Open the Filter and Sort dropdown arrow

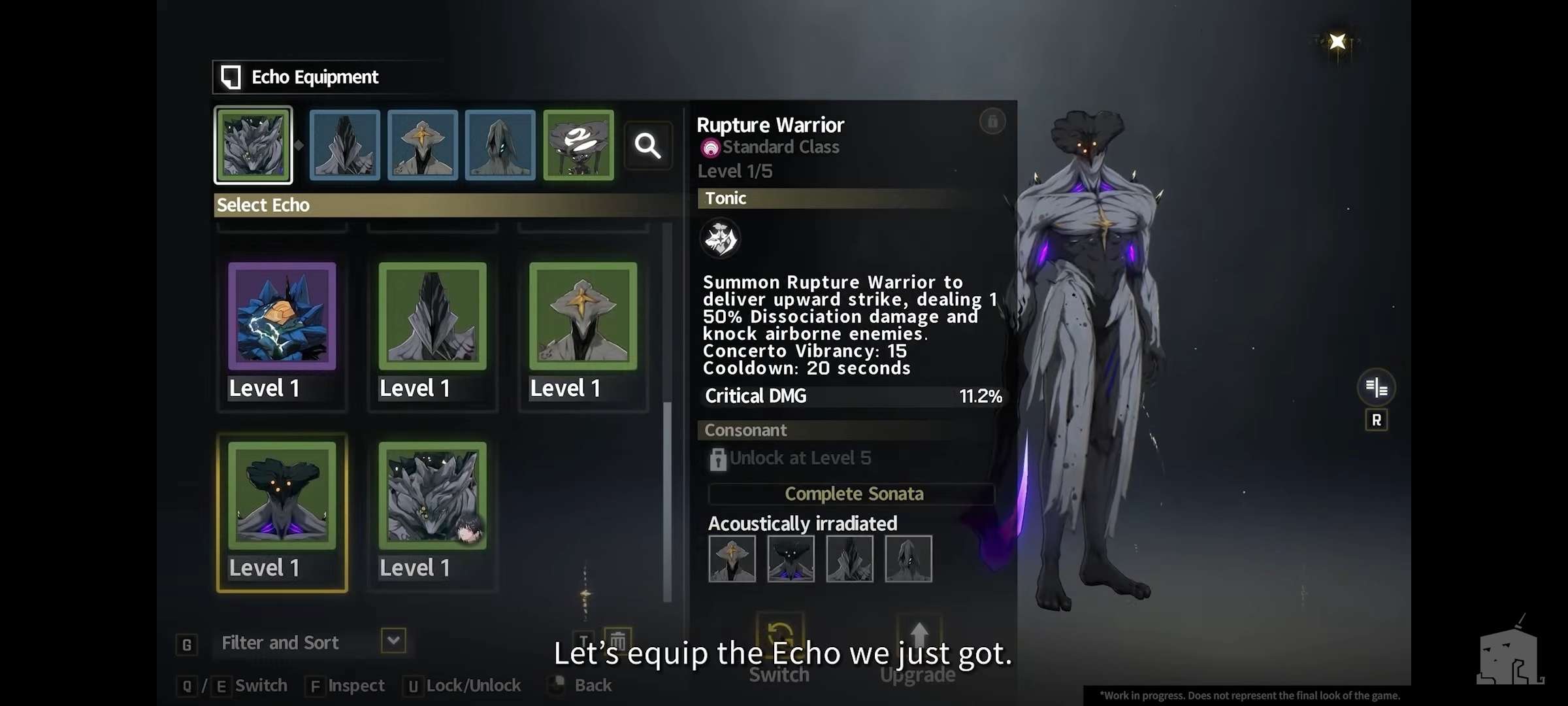393,641
